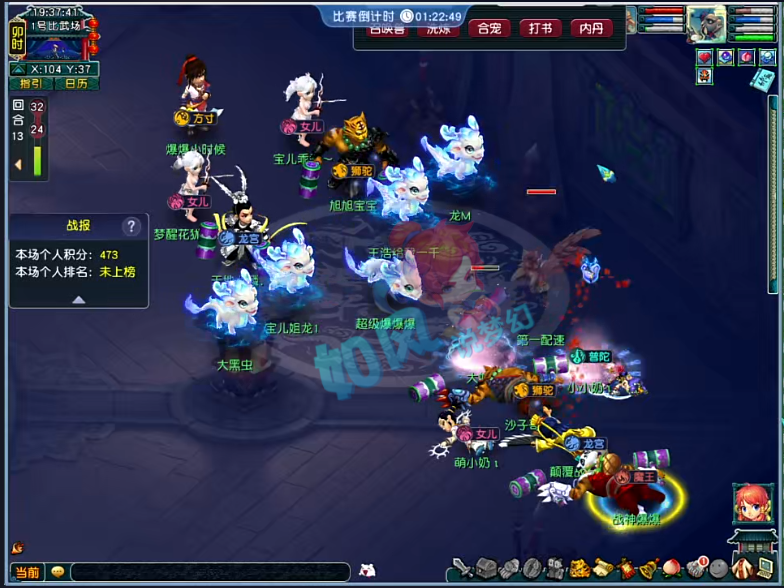Open the 指引 guide button

click(30, 84)
